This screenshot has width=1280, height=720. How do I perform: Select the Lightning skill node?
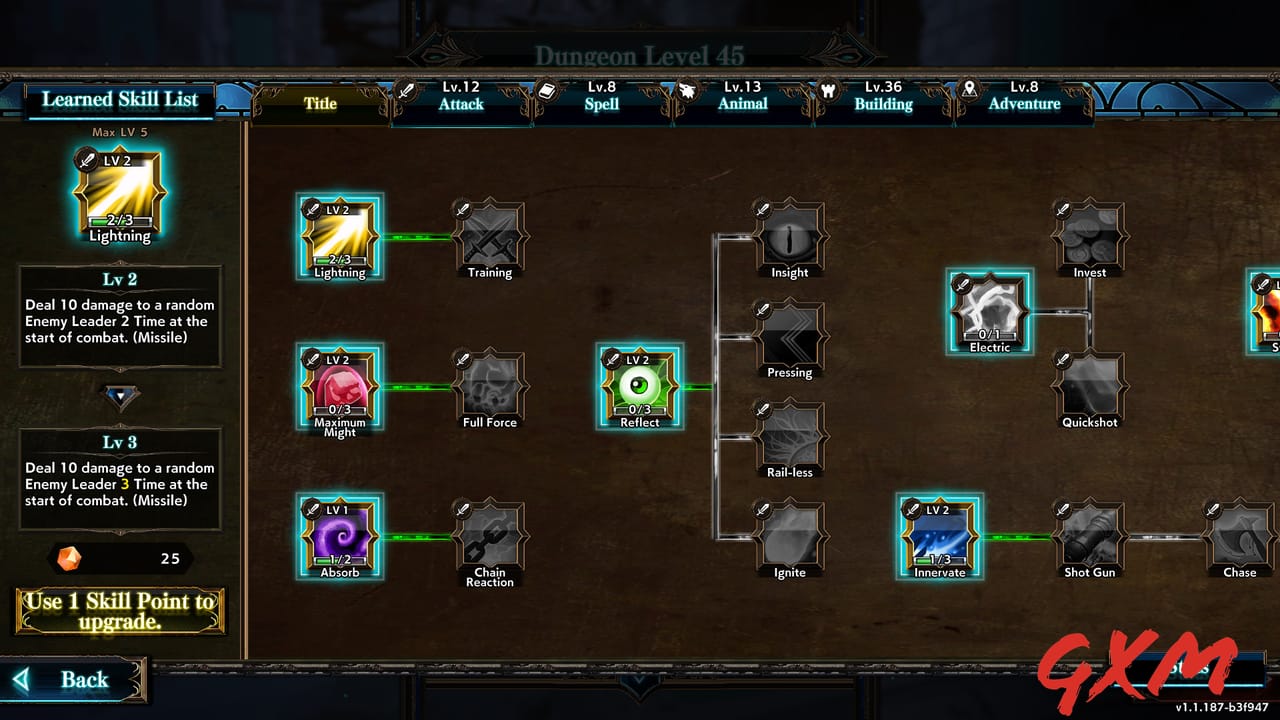click(339, 235)
